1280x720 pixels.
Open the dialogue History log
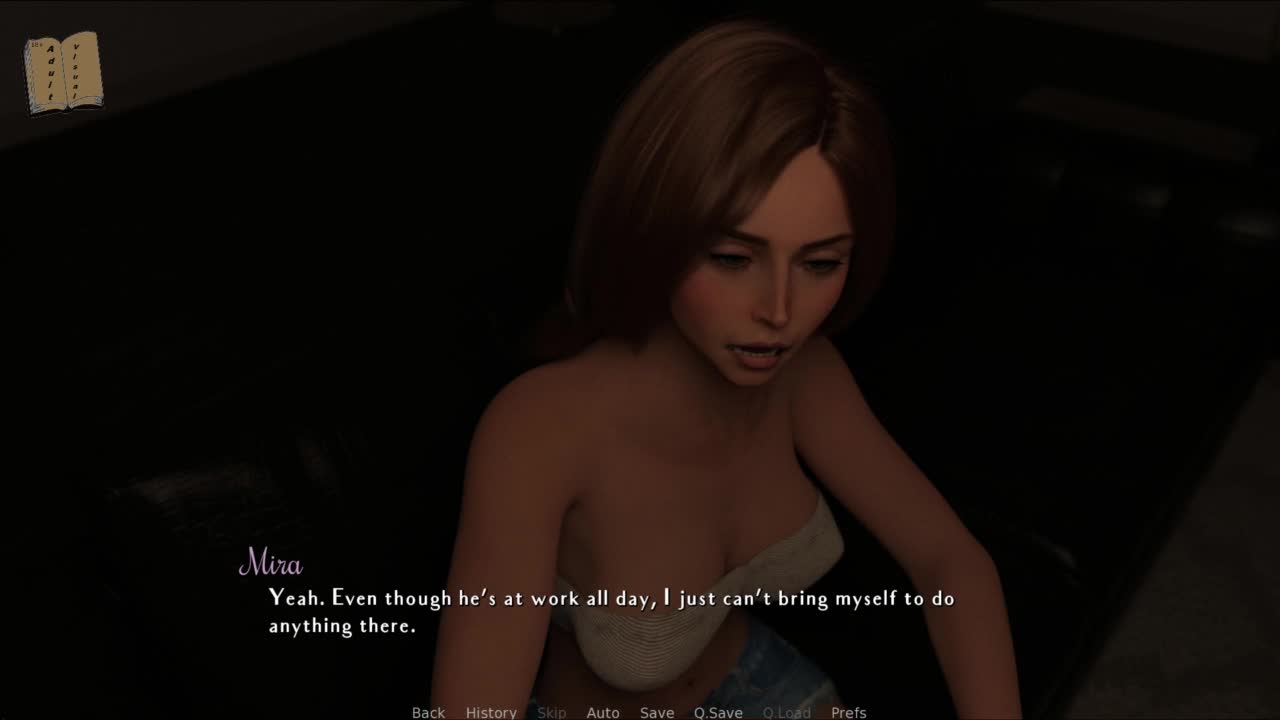[x=491, y=712]
